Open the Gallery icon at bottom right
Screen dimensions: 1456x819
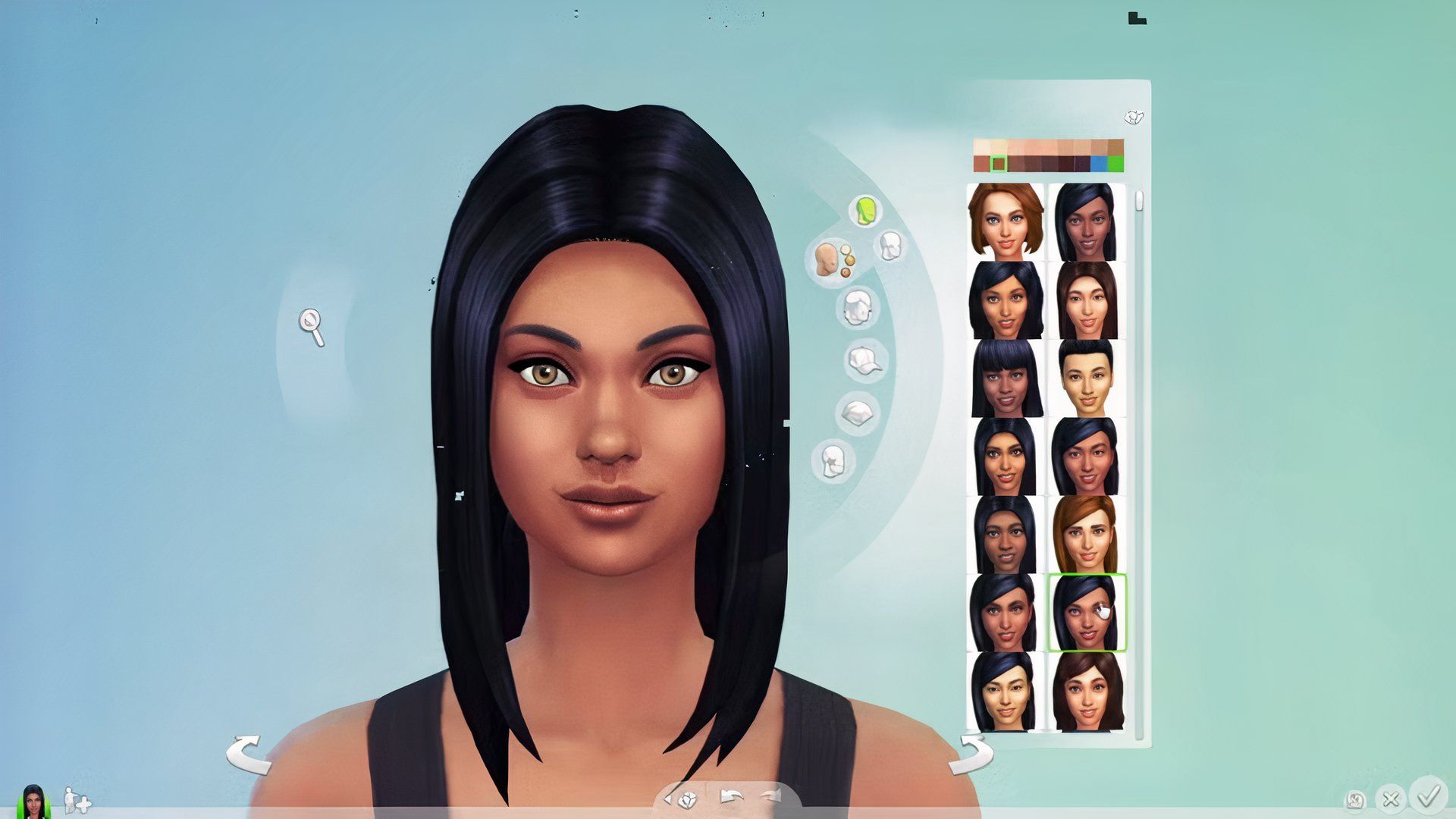click(x=1354, y=800)
